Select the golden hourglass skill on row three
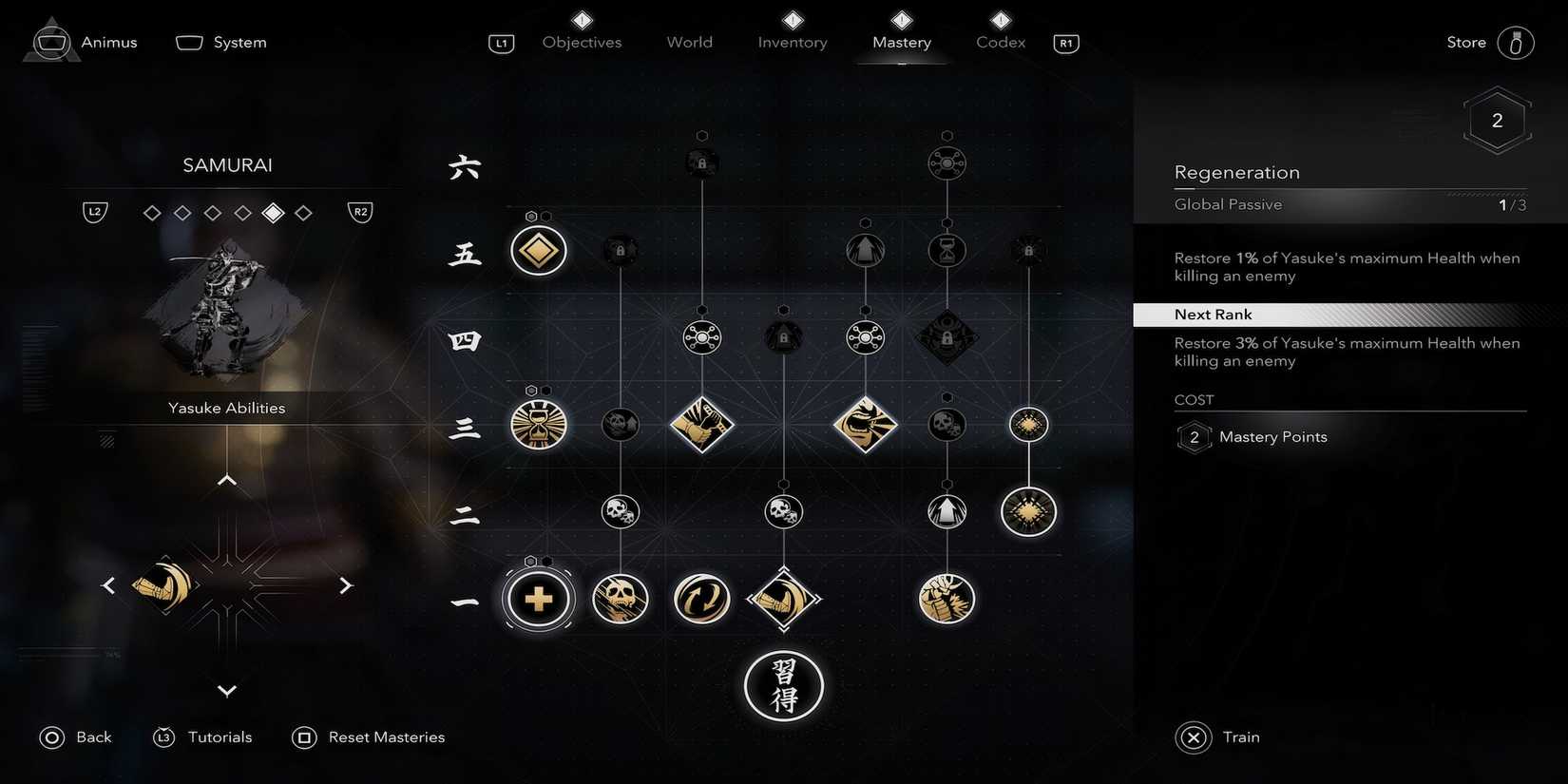This screenshot has height=784, width=1568. [538, 426]
